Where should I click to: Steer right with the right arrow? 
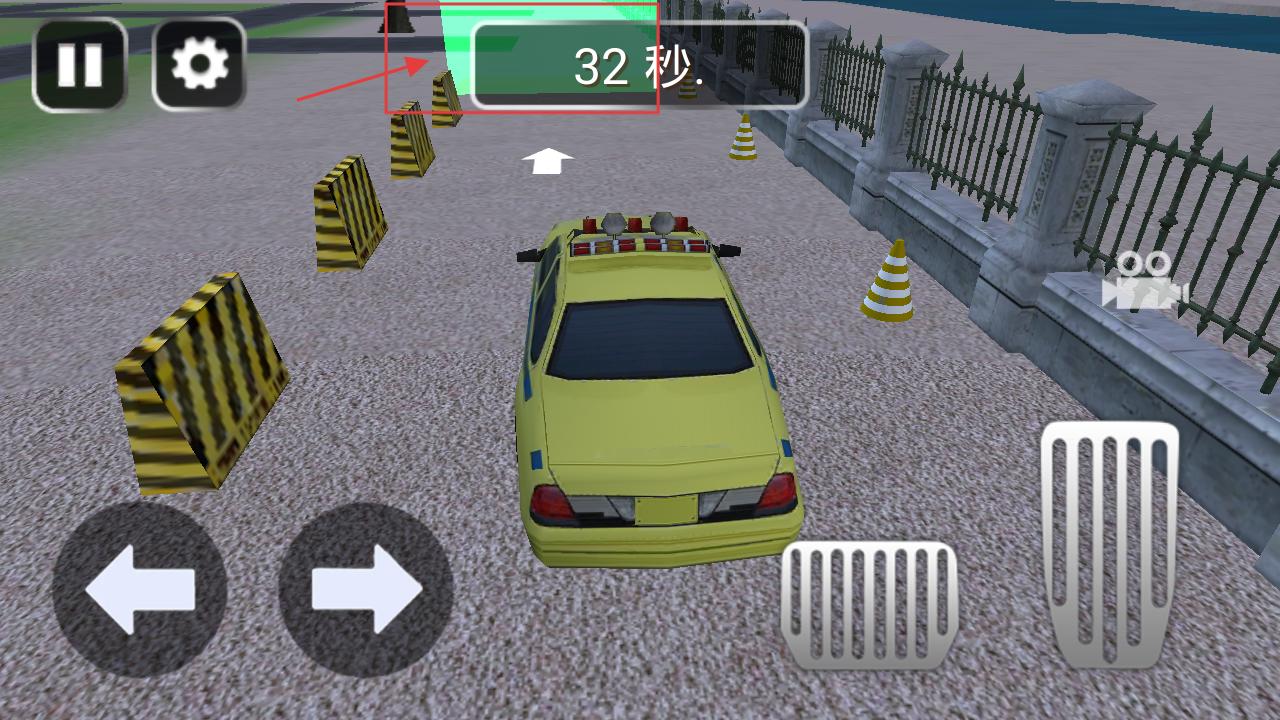(x=366, y=590)
